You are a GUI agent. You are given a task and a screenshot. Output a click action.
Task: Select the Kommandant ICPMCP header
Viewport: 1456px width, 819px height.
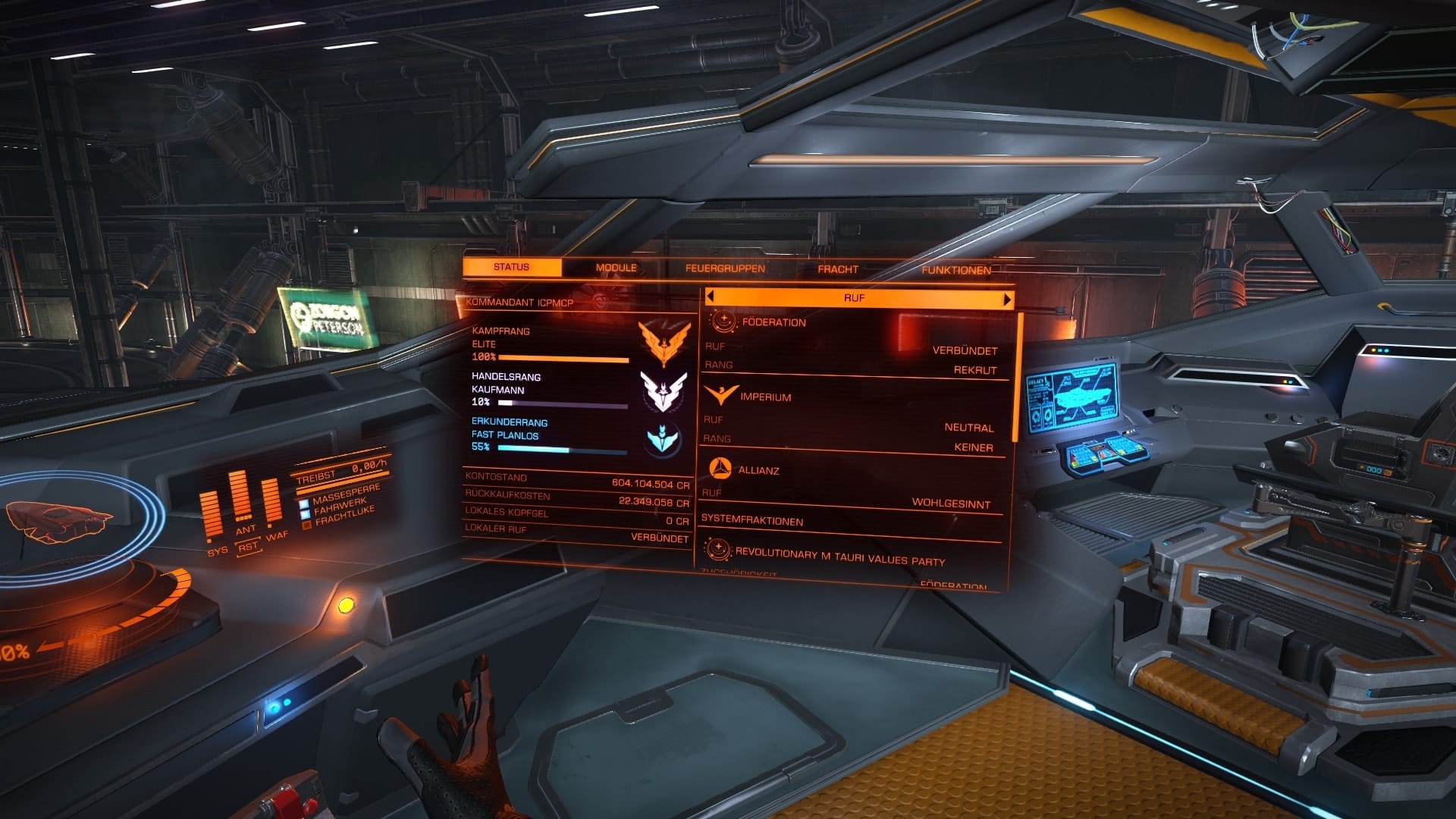click(522, 300)
